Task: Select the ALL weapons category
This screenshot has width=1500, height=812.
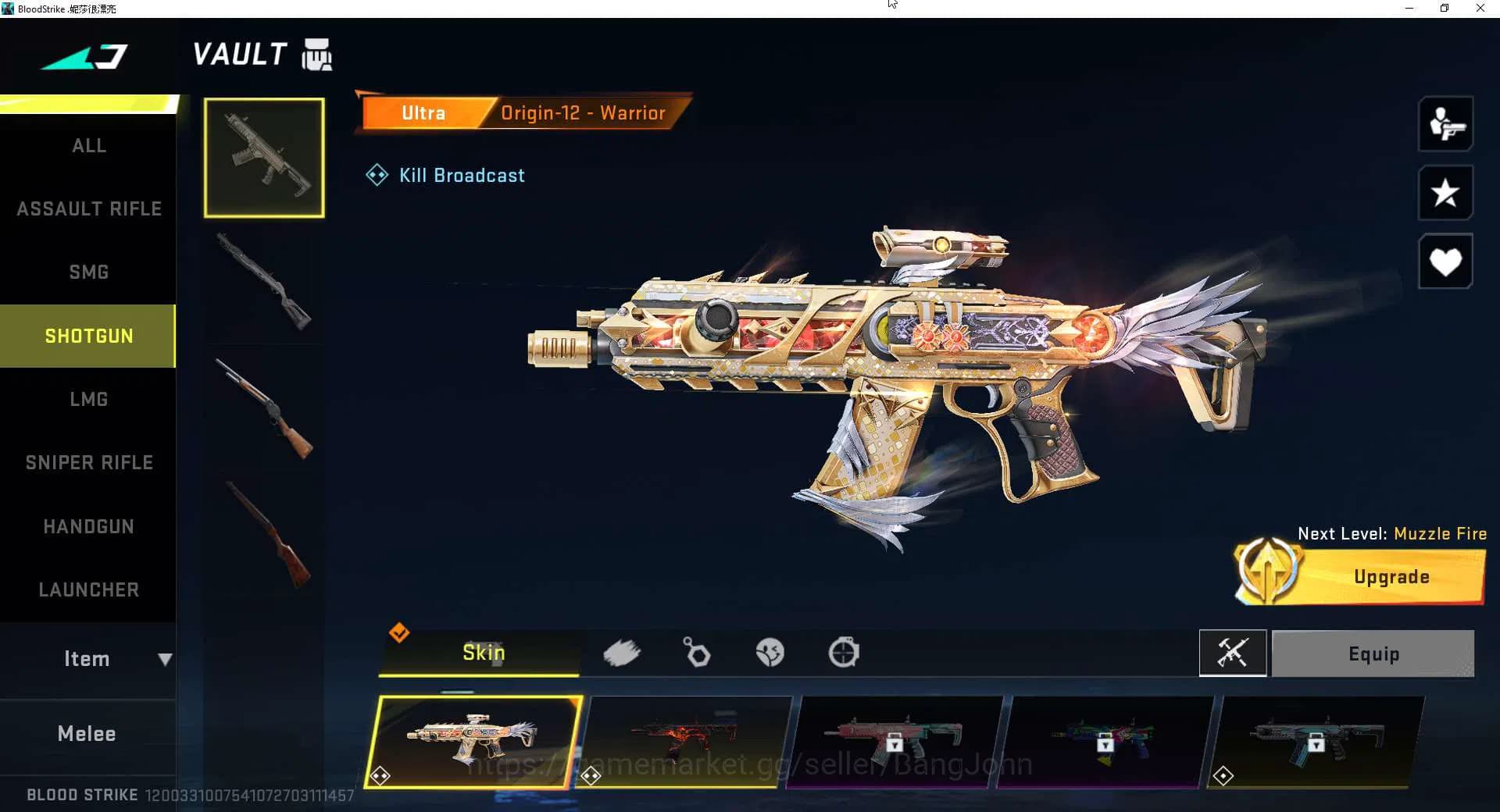Action: 88,146
